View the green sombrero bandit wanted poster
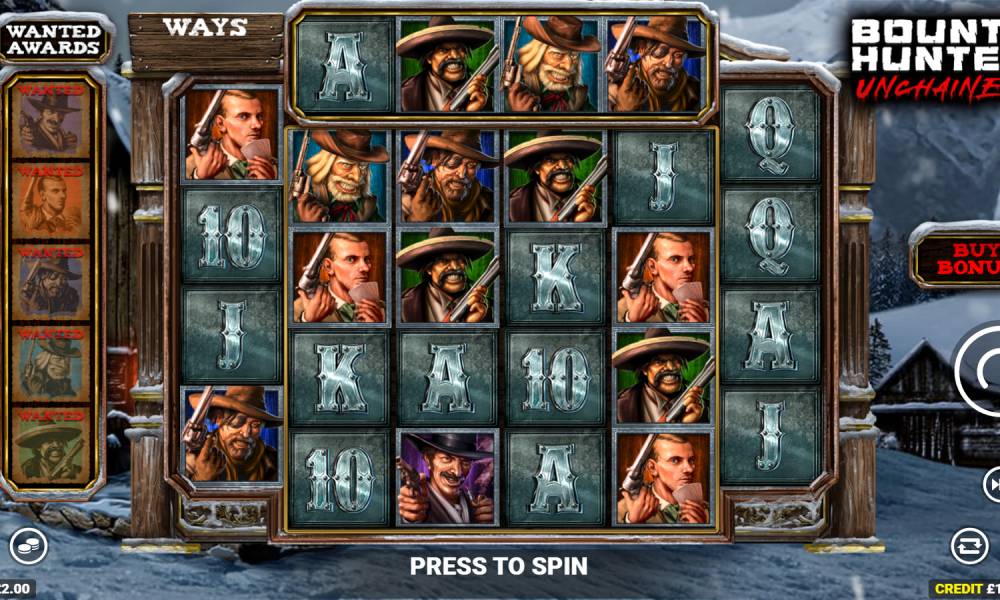The width and height of the screenshot is (1000, 600). pyautogui.click(x=52, y=447)
